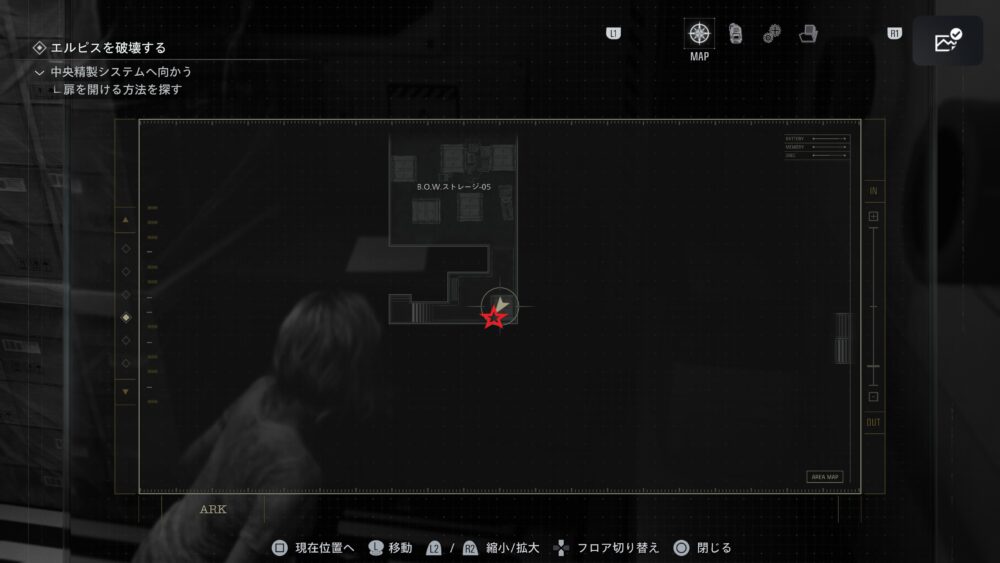Click the picture checkmark icon
The height and width of the screenshot is (563, 1000).
coord(947,41)
